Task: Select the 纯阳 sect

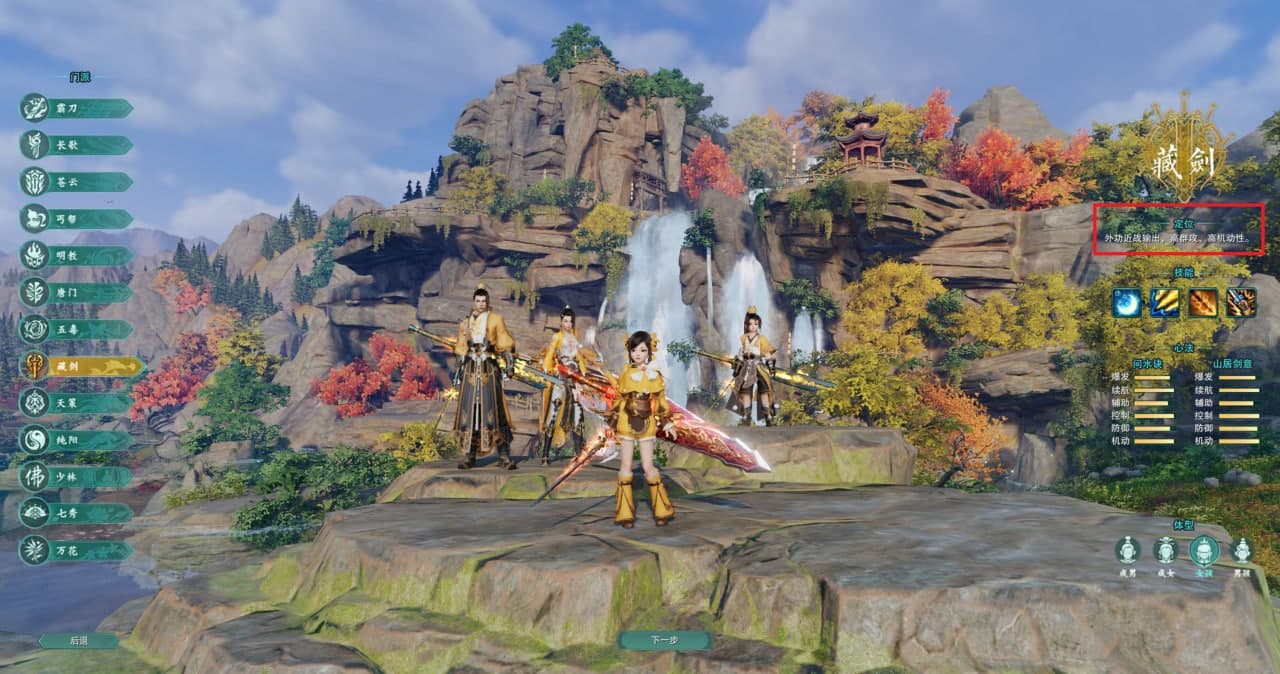Action: (x=77, y=440)
